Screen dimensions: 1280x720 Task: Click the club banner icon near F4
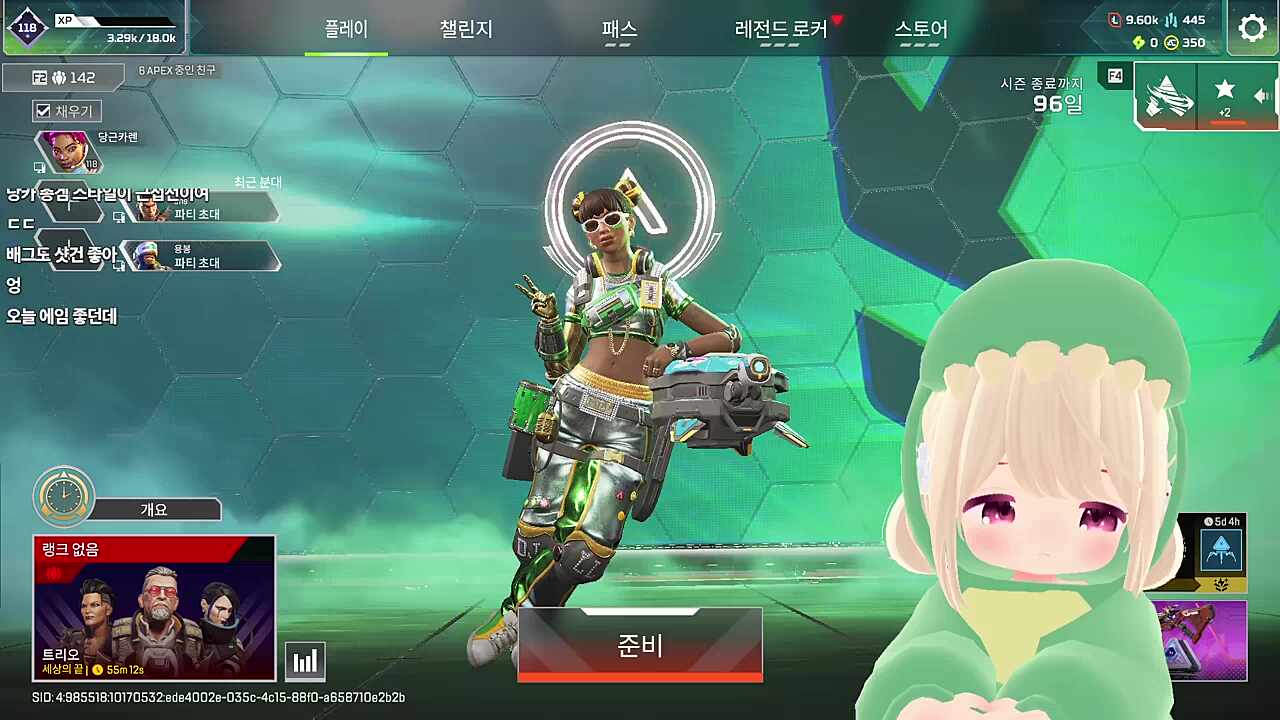tap(1168, 95)
